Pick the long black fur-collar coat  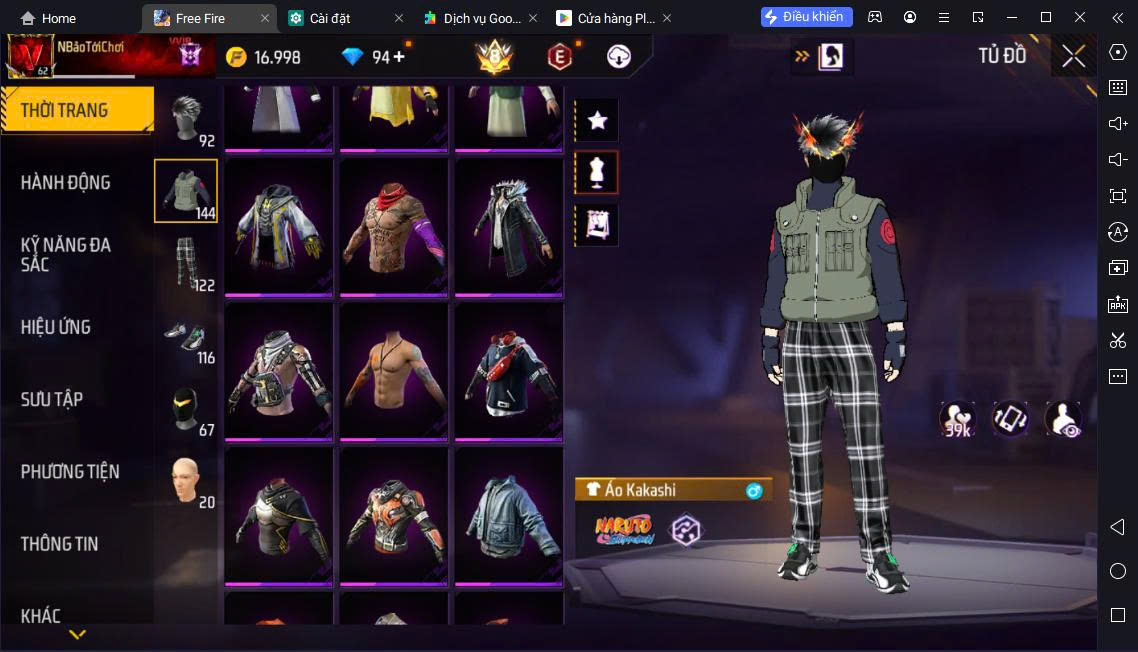508,227
